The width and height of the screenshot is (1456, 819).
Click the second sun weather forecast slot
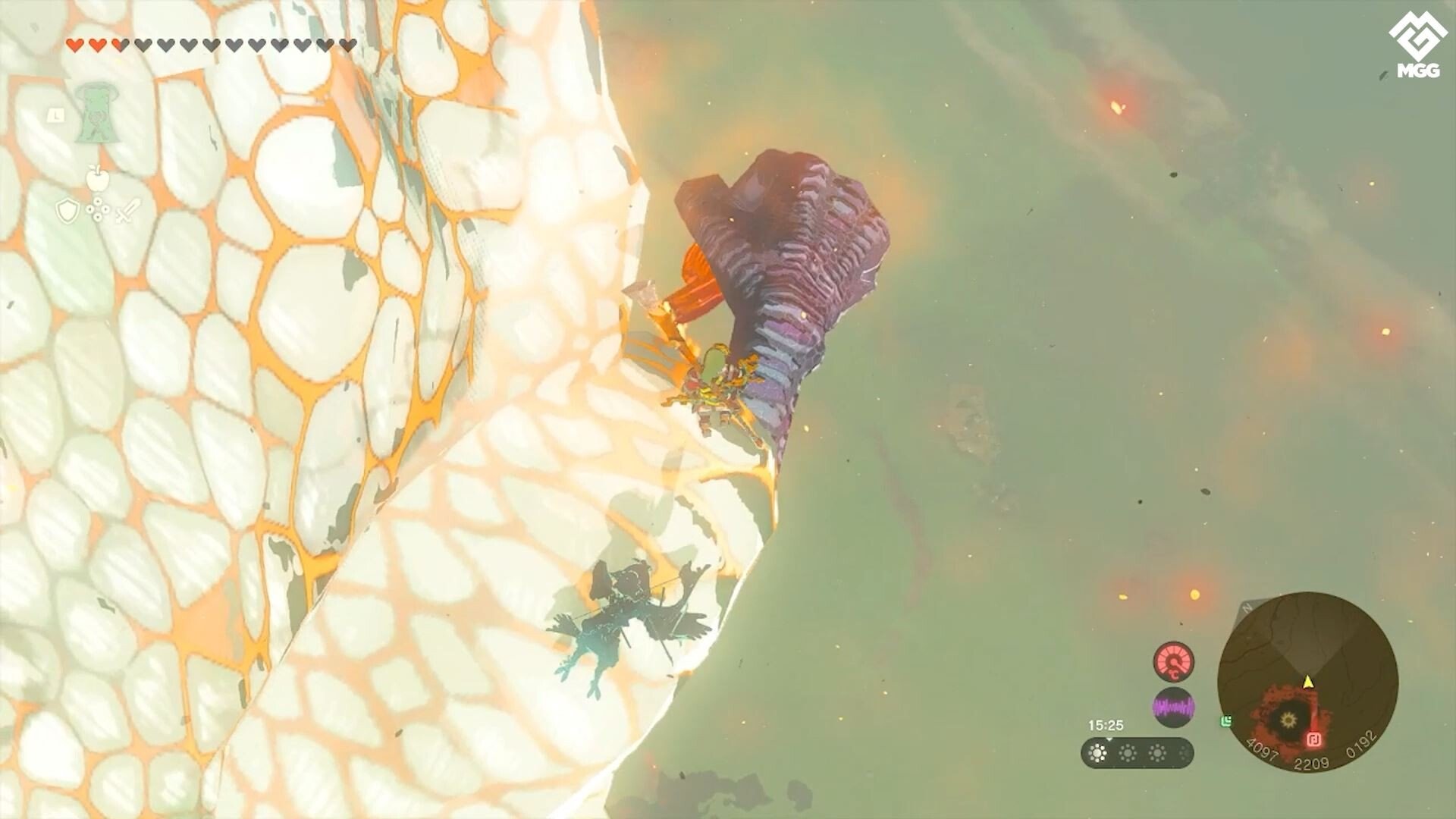coord(1128,752)
